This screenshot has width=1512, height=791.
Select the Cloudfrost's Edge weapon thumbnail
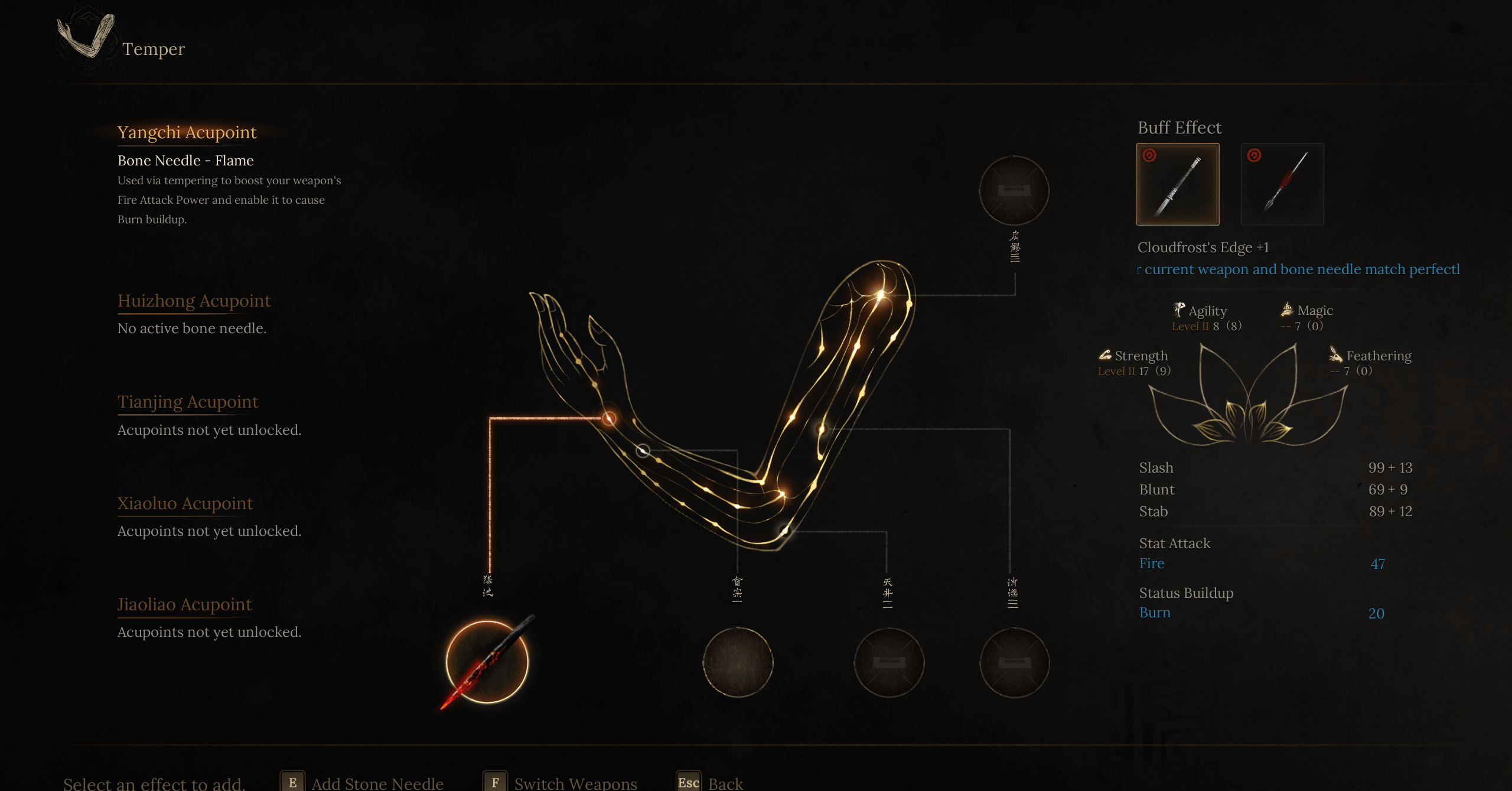(1178, 184)
